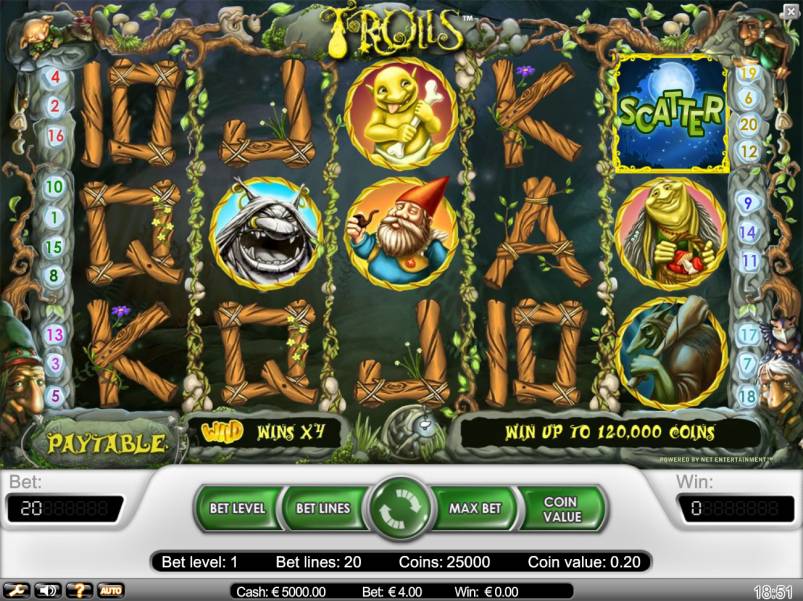Click the Bet Level button
This screenshot has height=601, width=803.
coord(237,508)
